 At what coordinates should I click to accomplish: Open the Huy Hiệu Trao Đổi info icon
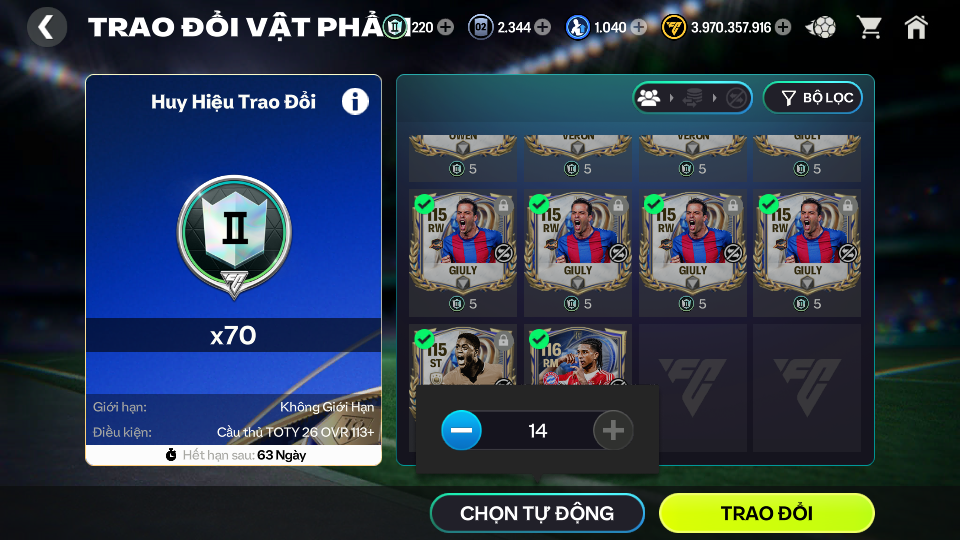355,101
